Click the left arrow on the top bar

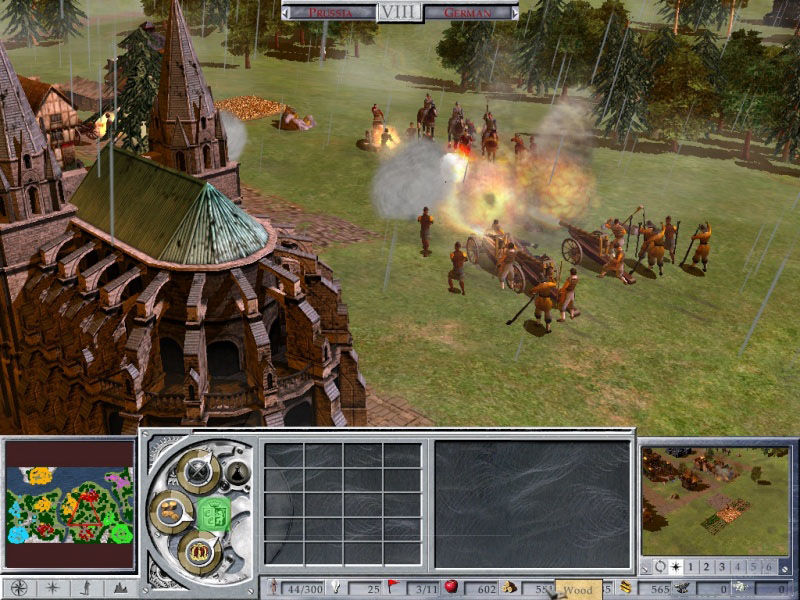(287, 13)
